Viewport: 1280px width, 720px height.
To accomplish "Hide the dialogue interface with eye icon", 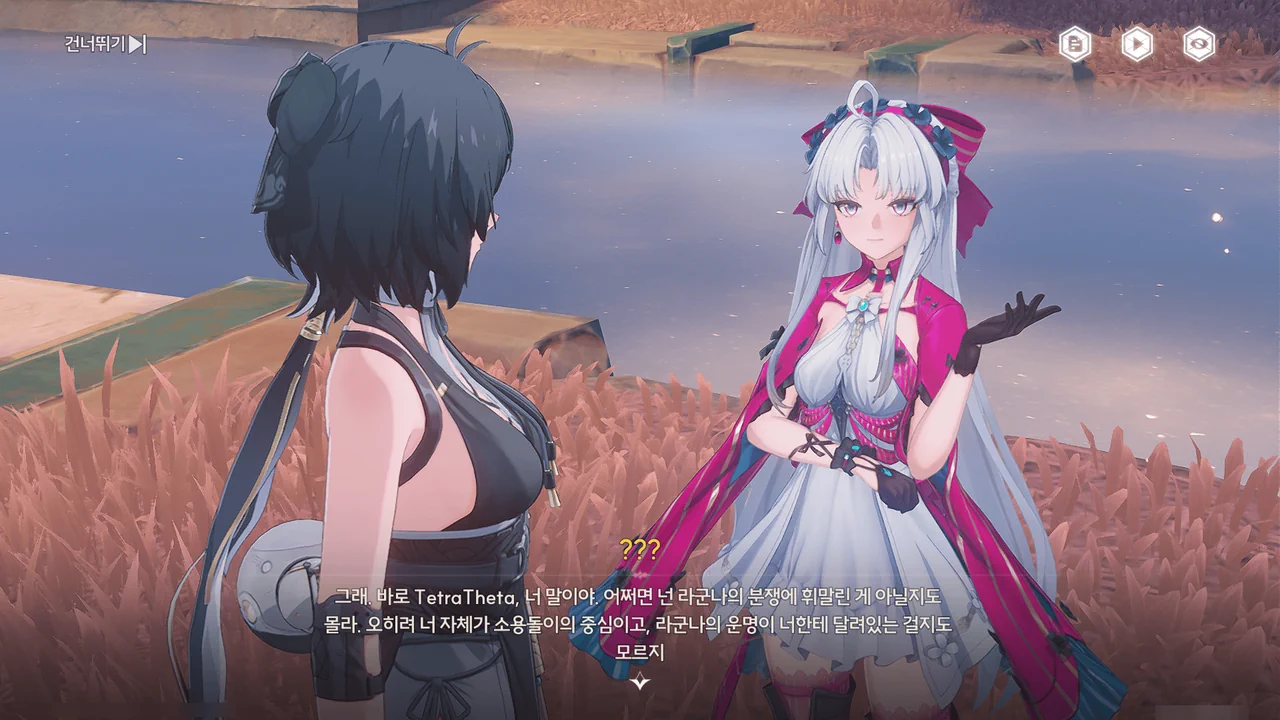I will pyautogui.click(x=1199, y=44).
